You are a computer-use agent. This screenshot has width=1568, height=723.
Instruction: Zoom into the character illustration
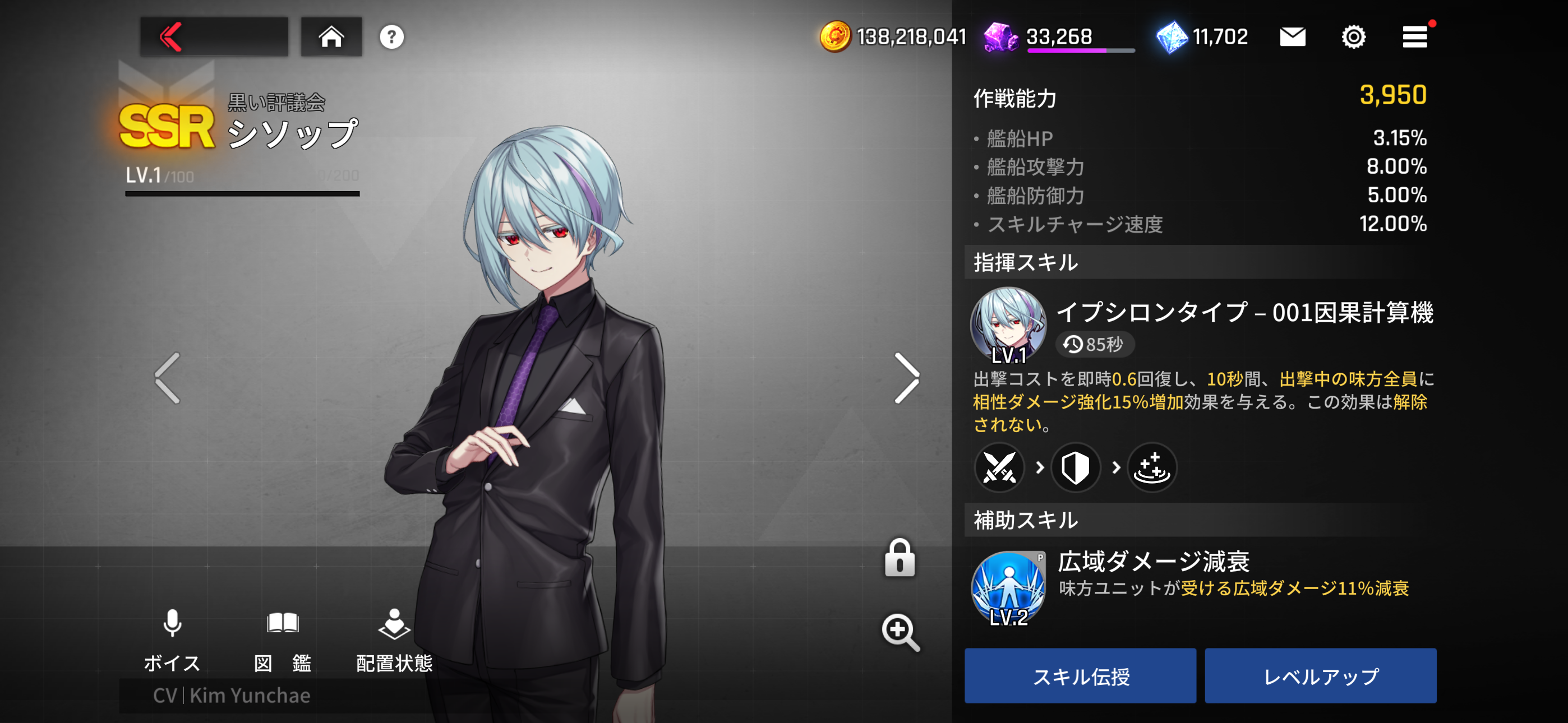pyautogui.click(x=900, y=632)
